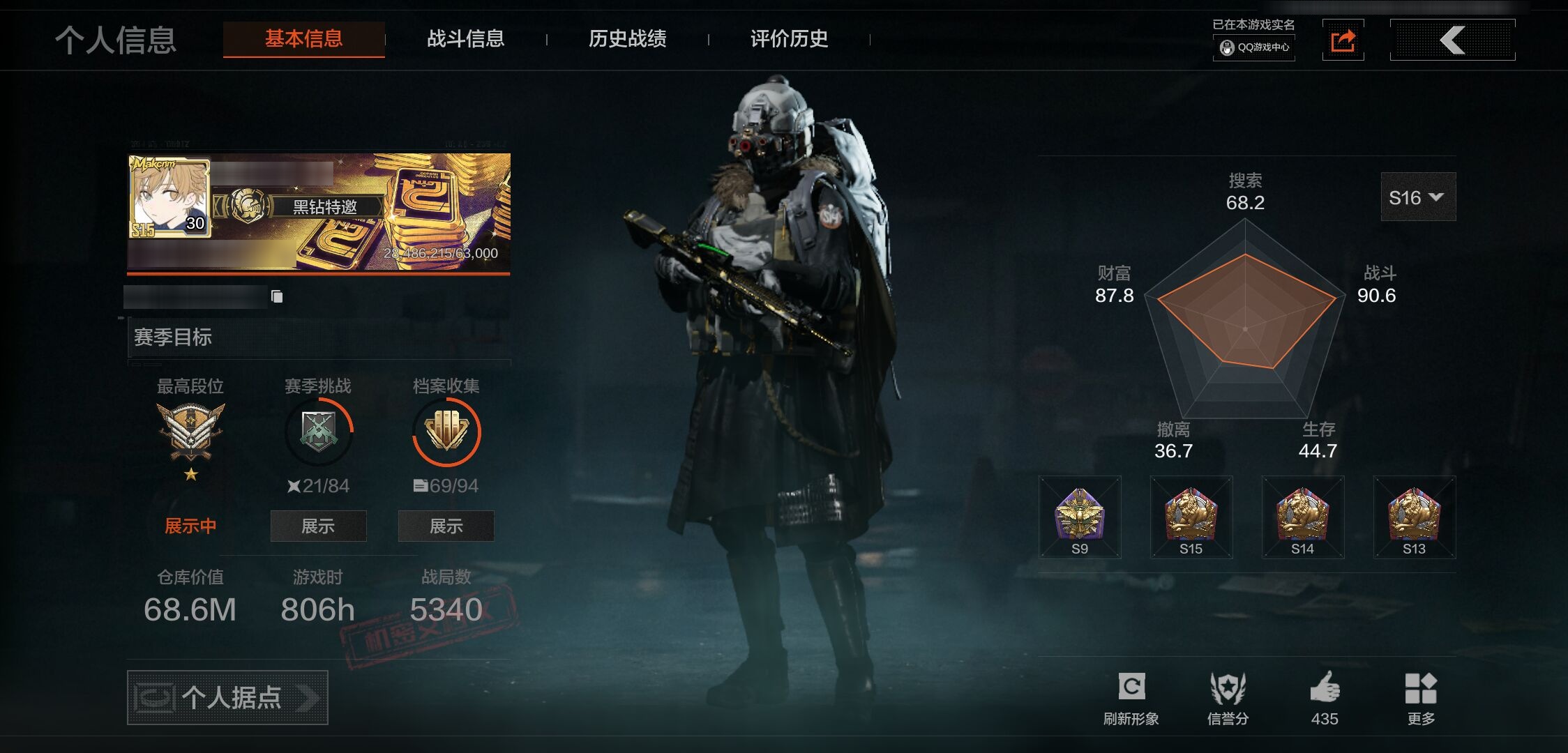
Task: Copy the player ID with copy icon
Action: pos(277,297)
